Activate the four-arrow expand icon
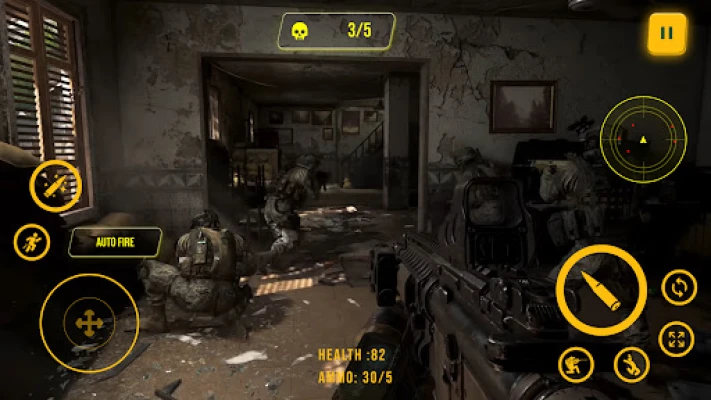 [x=677, y=338]
